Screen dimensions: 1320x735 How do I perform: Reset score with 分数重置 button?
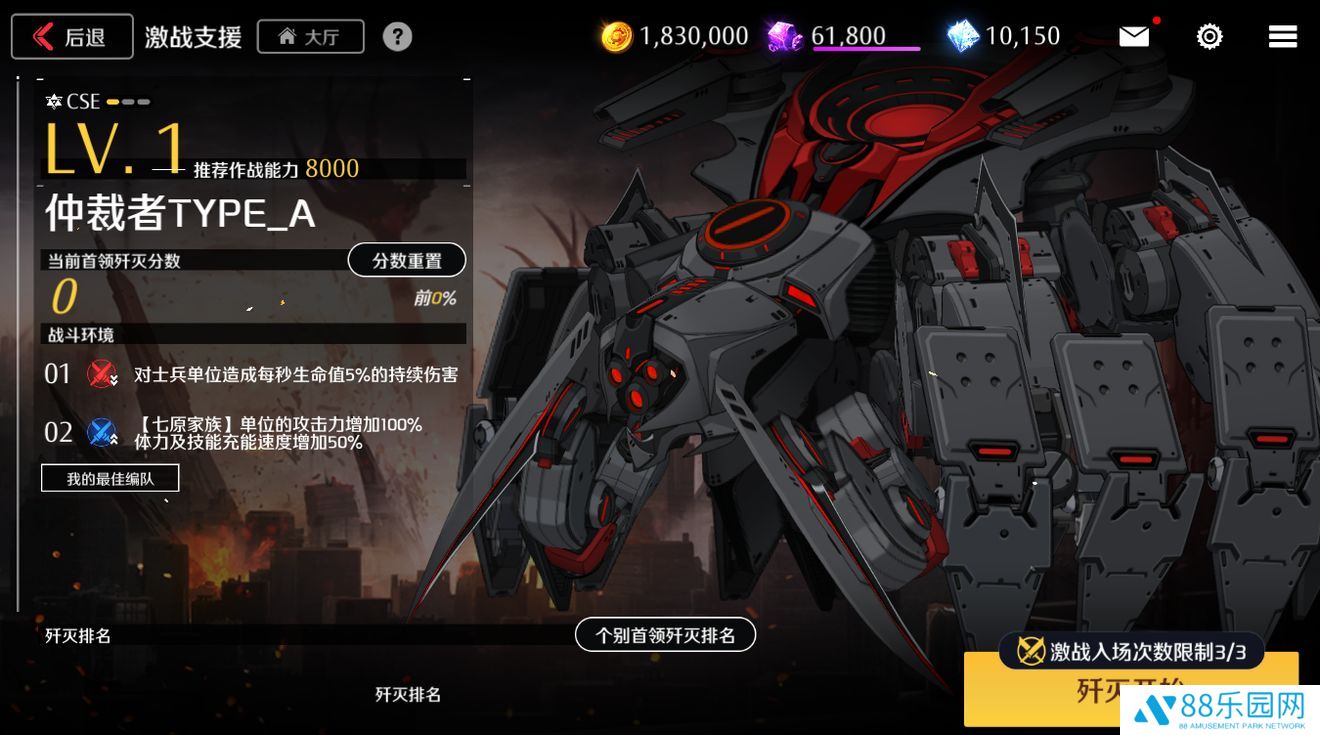[x=406, y=260]
